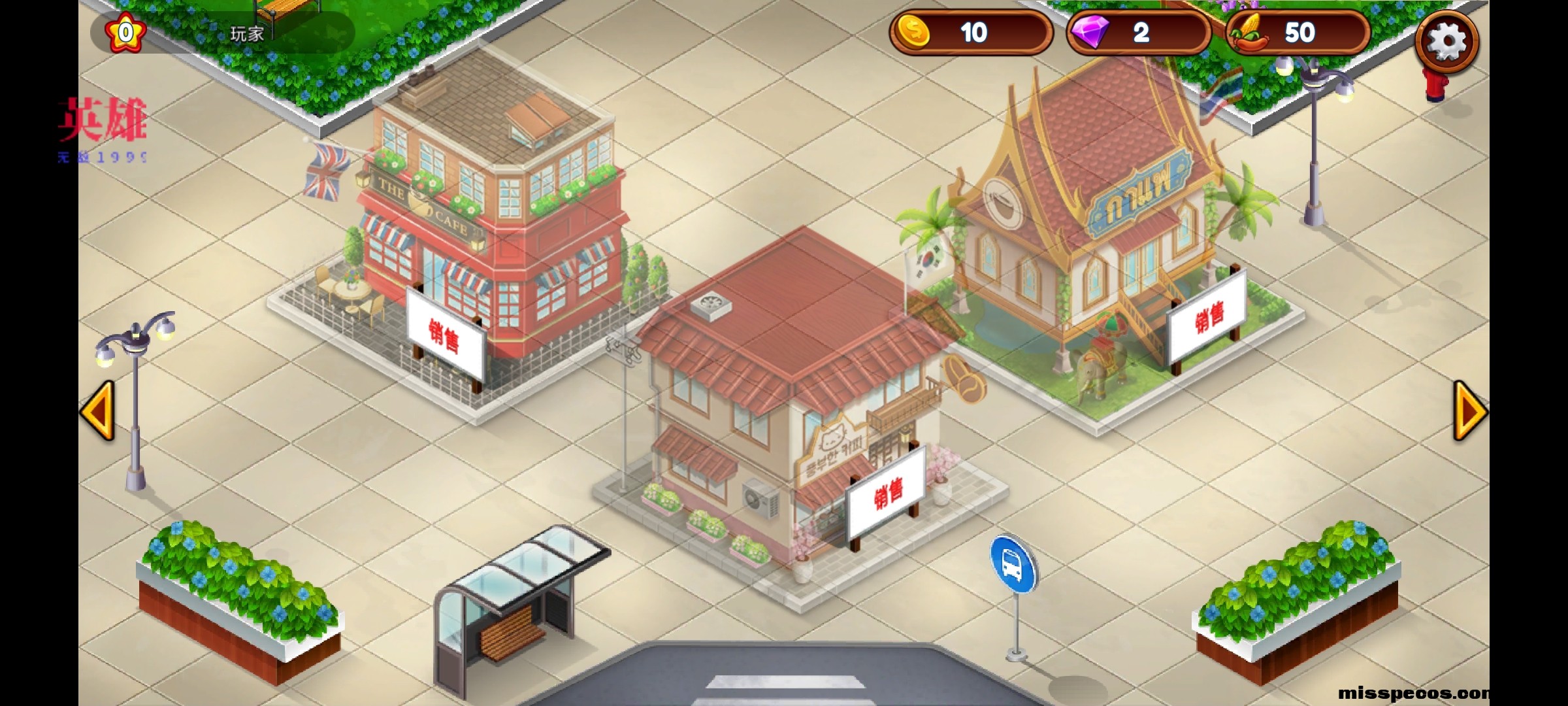The height and width of the screenshot is (706, 1568).
Task: Go back using the left arrow
Action: click(97, 412)
